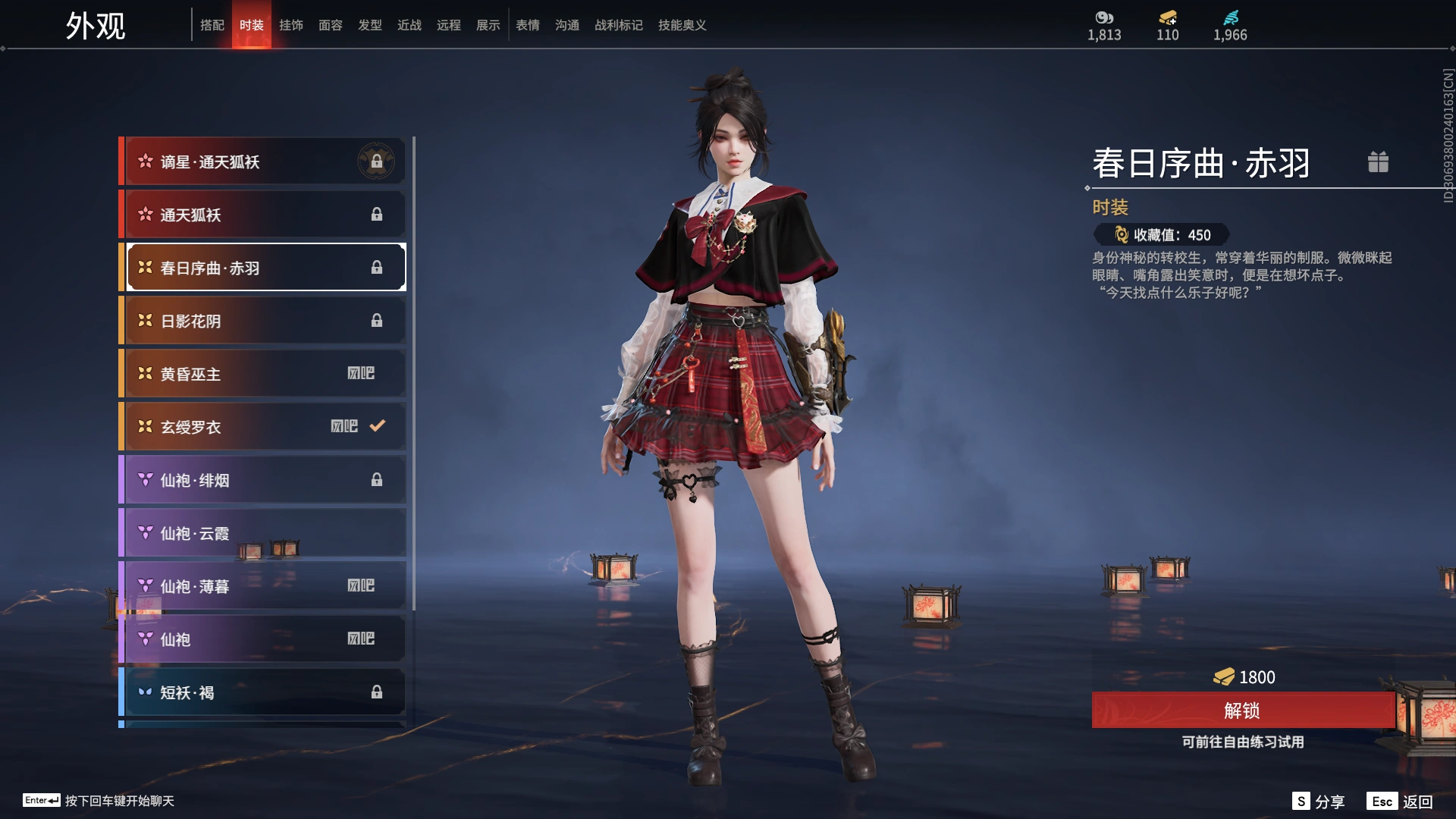Open the 技能奥义 section
1456x819 pixels.
tap(681, 25)
